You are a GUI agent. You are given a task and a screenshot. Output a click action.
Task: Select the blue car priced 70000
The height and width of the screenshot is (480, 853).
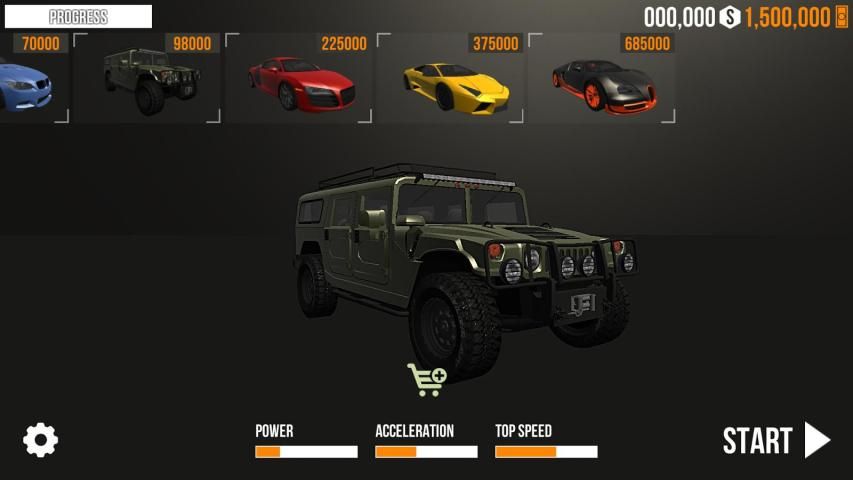click(x=30, y=82)
